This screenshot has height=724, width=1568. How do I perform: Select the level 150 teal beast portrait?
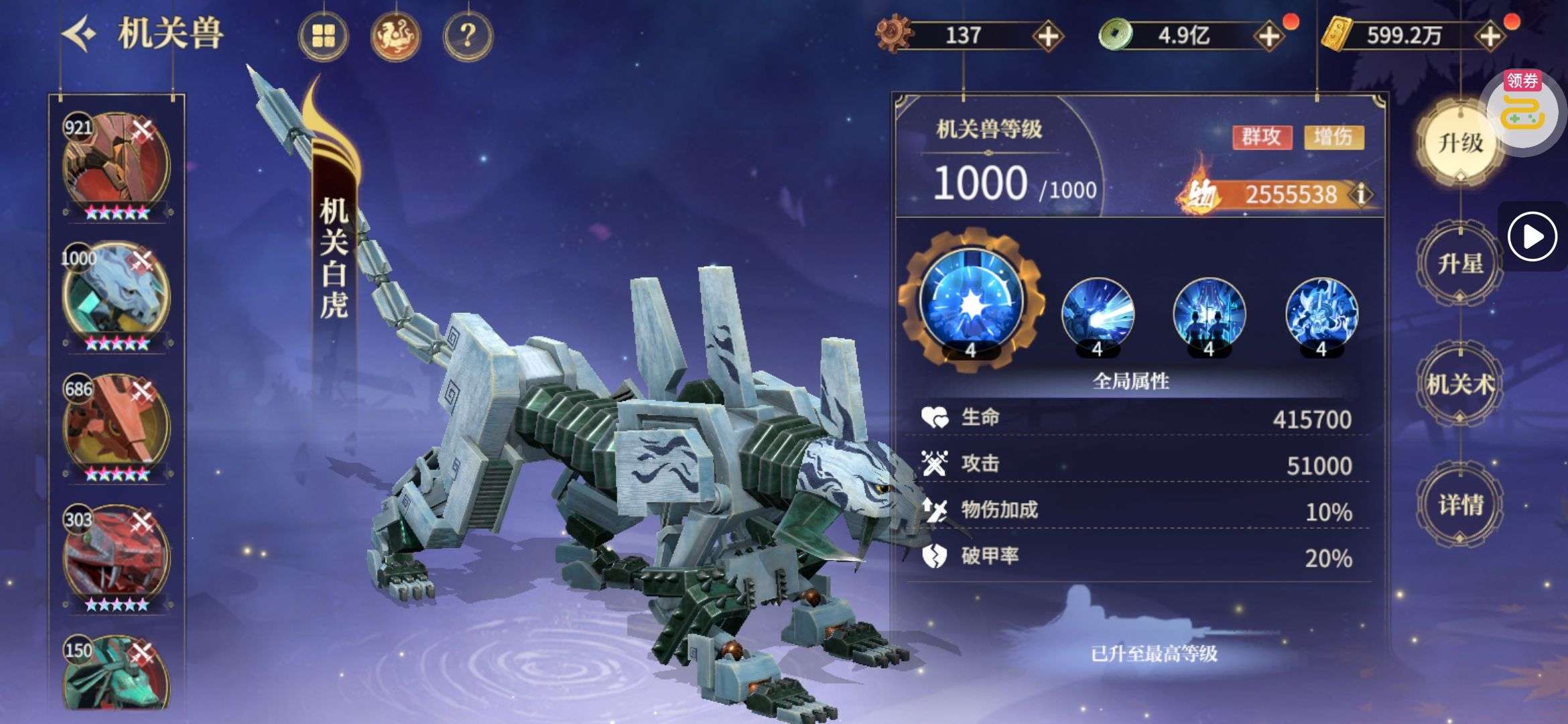pos(117,677)
